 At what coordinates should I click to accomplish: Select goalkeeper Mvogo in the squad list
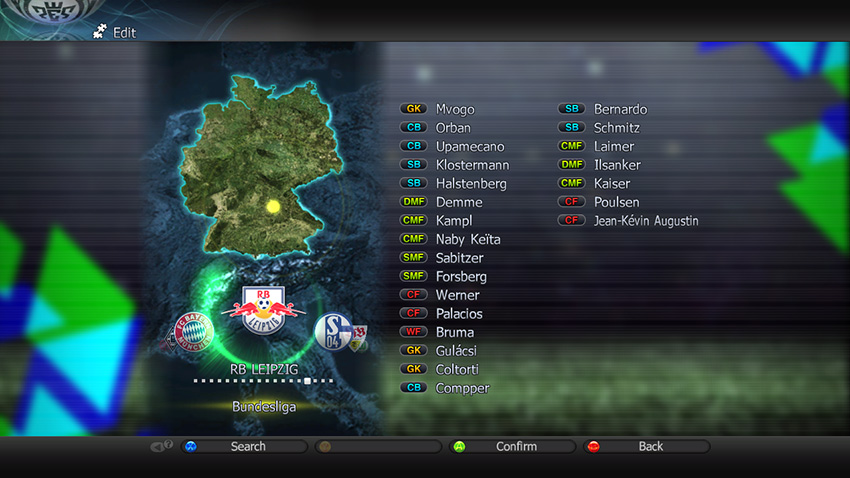[x=455, y=109]
